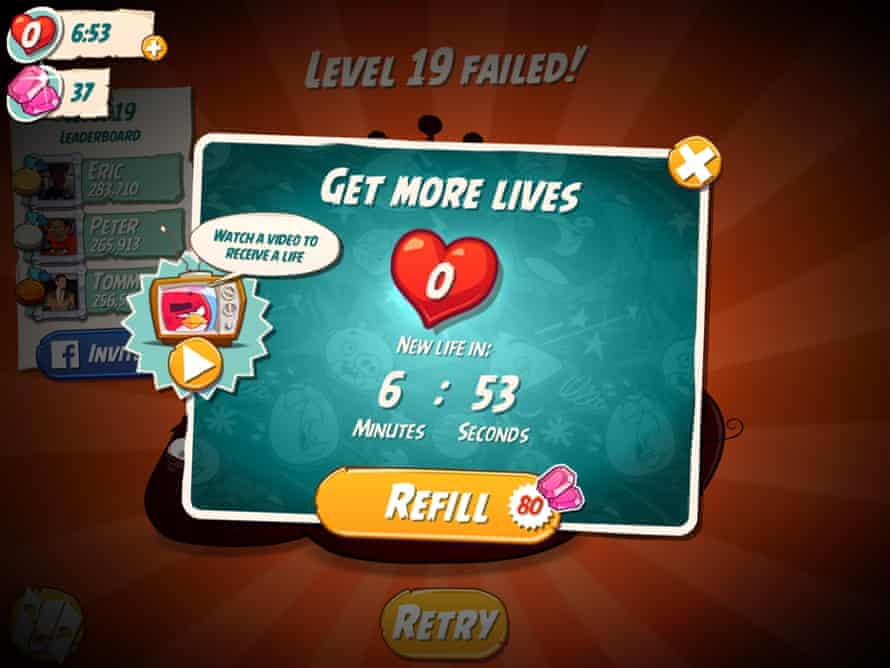The width and height of the screenshot is (890, 668).
Task: Invite friends via the Facebook button
Action: pyautogui.click(x=85, y=356)
